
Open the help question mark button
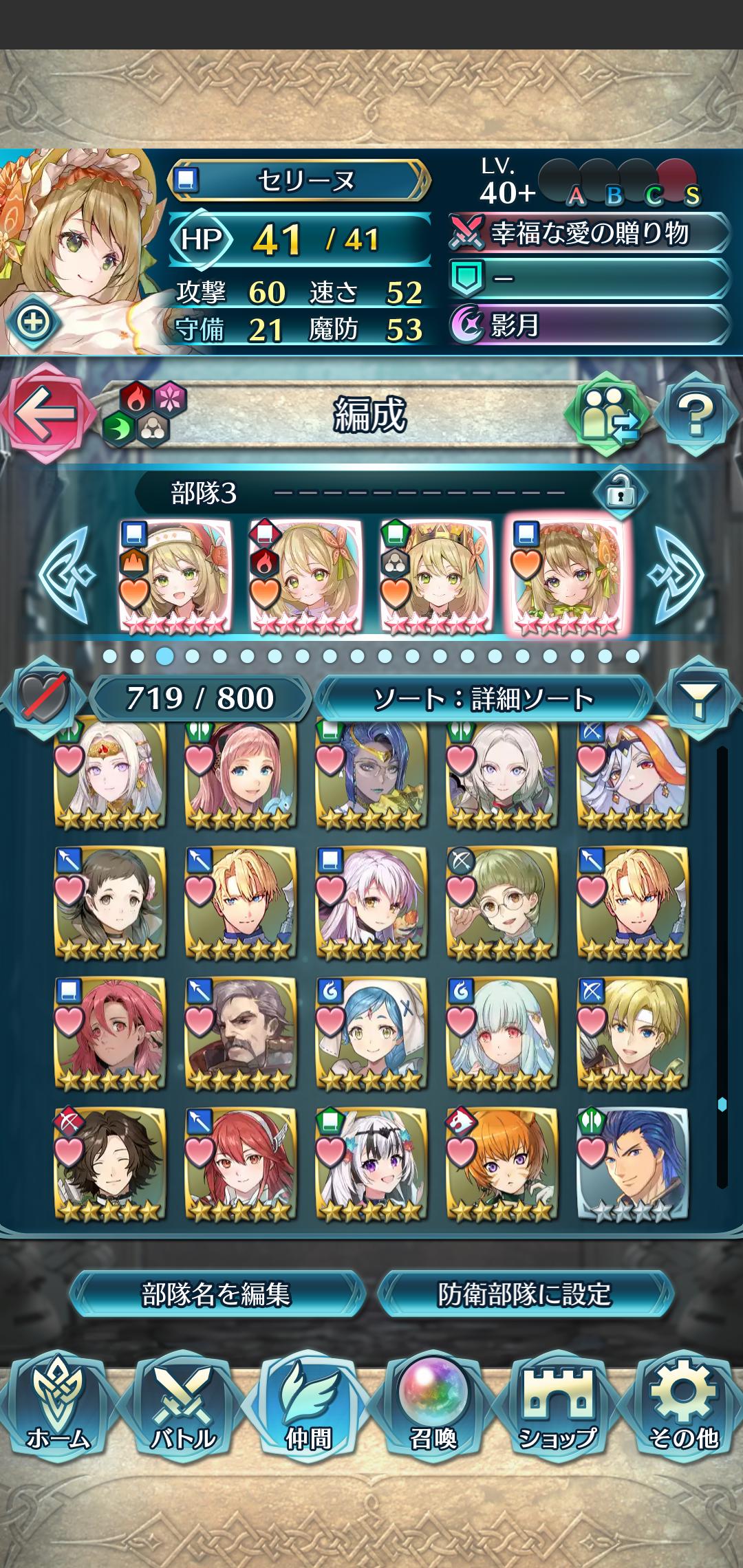coord(696,414)
